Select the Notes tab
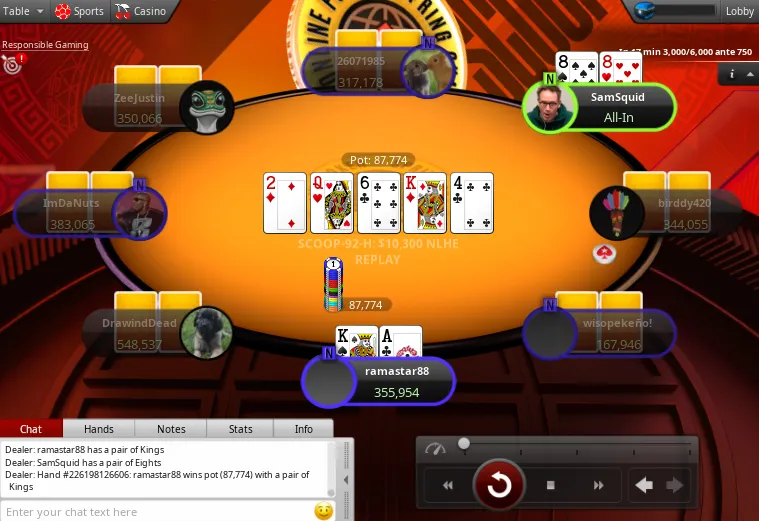Image resolution: width=759 pixels, height=521 pixels. pyautogui.click(x=171, y=429)
